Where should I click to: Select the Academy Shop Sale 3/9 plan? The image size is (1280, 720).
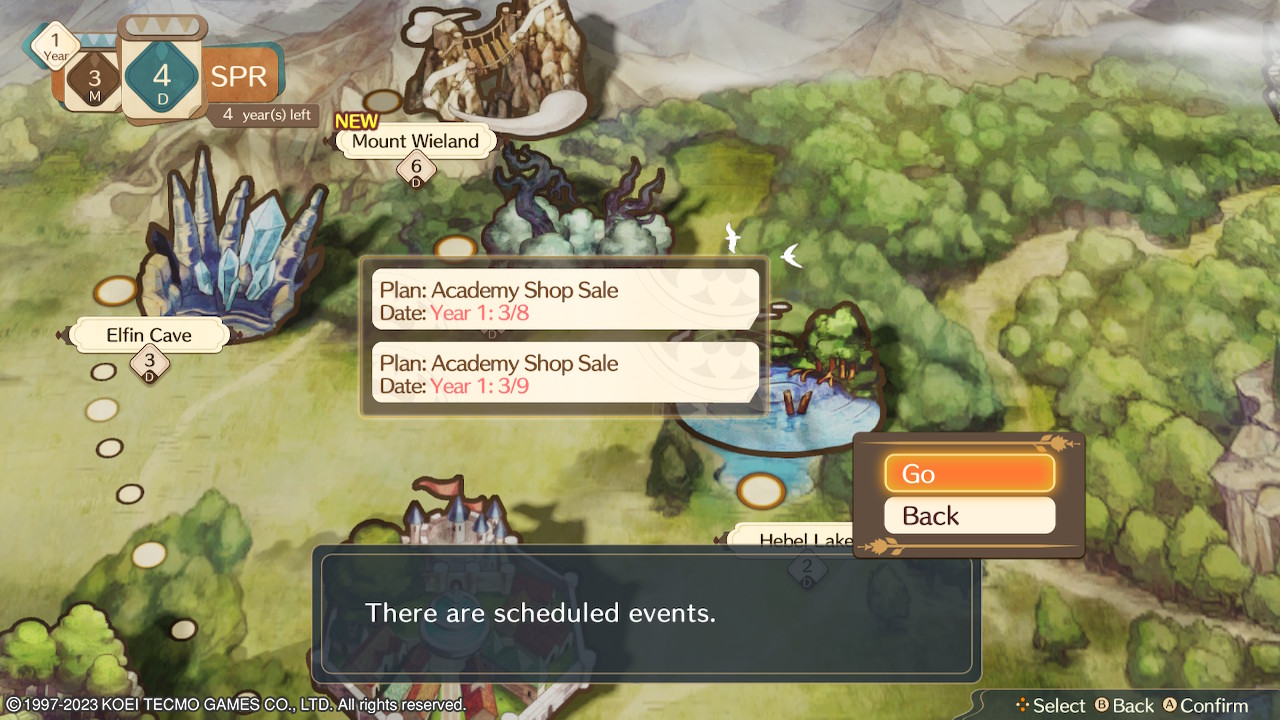tap(565, 374)
